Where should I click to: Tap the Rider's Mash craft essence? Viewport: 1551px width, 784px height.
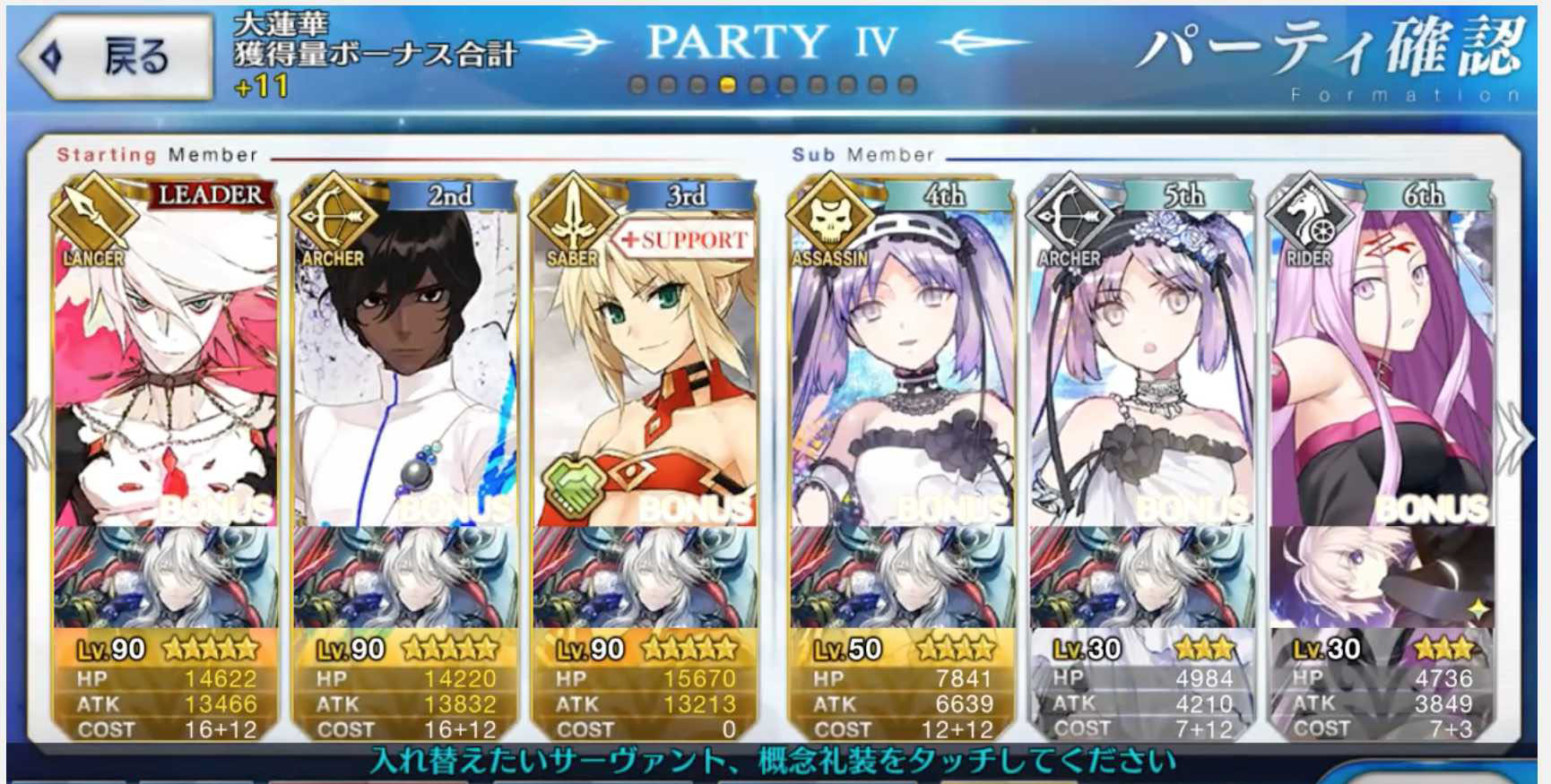(1381, 578)
